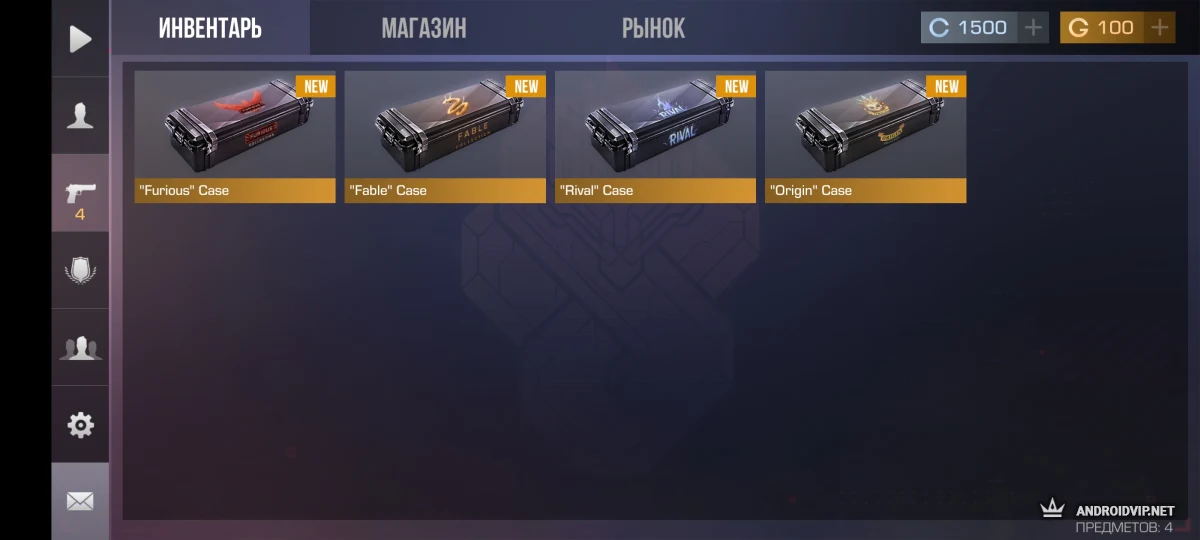Go to the Рынок tab
Viewport: 1200px width, 540px height.
tap(653, 28)
